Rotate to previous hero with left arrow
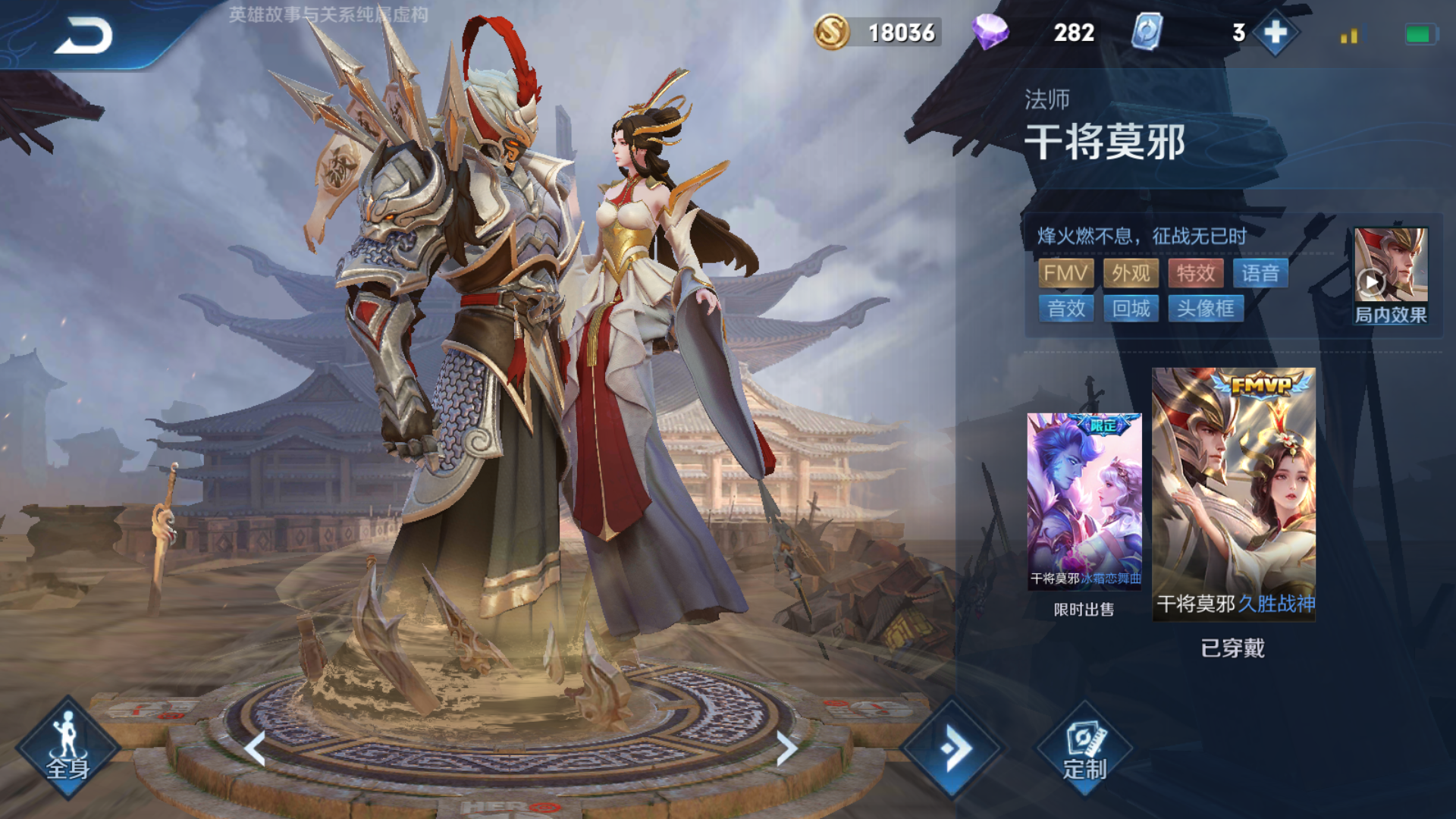The height and width of the screenshot is (819, 1456). pos(256,748)
